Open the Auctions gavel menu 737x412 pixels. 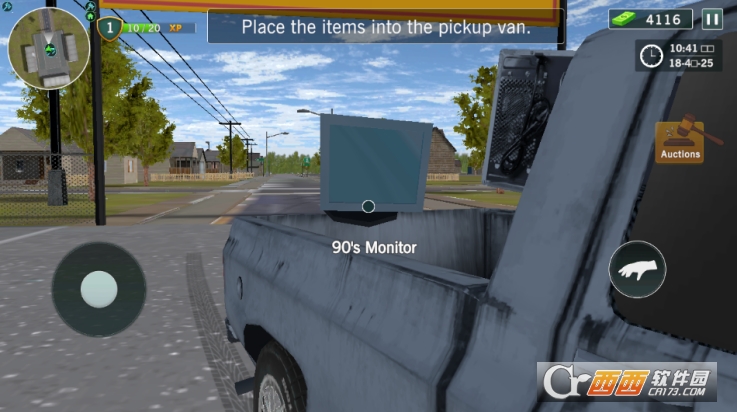(x=679, y=141)
